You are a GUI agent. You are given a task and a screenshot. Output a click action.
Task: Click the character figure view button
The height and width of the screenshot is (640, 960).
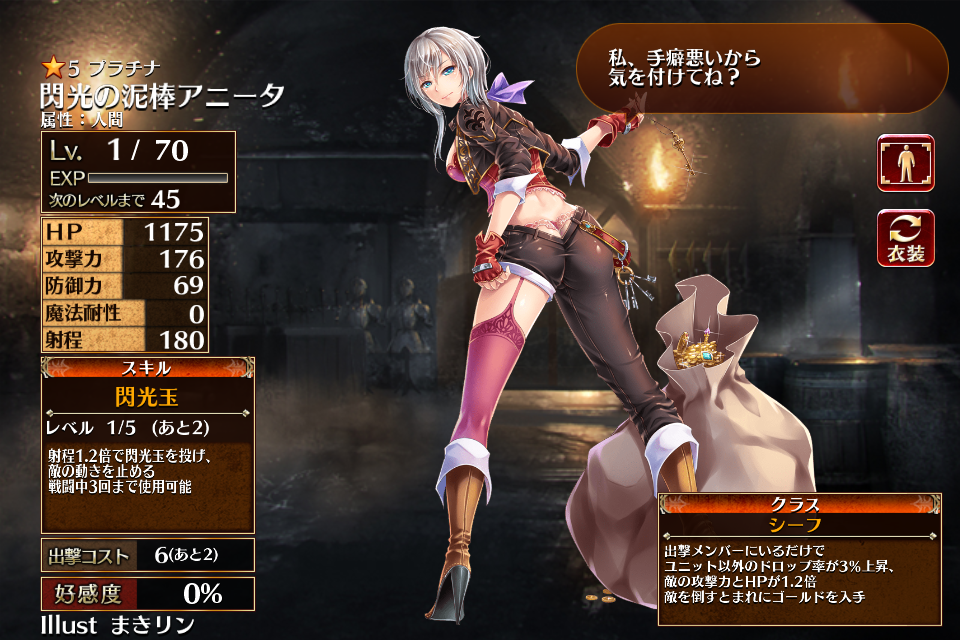905,163
